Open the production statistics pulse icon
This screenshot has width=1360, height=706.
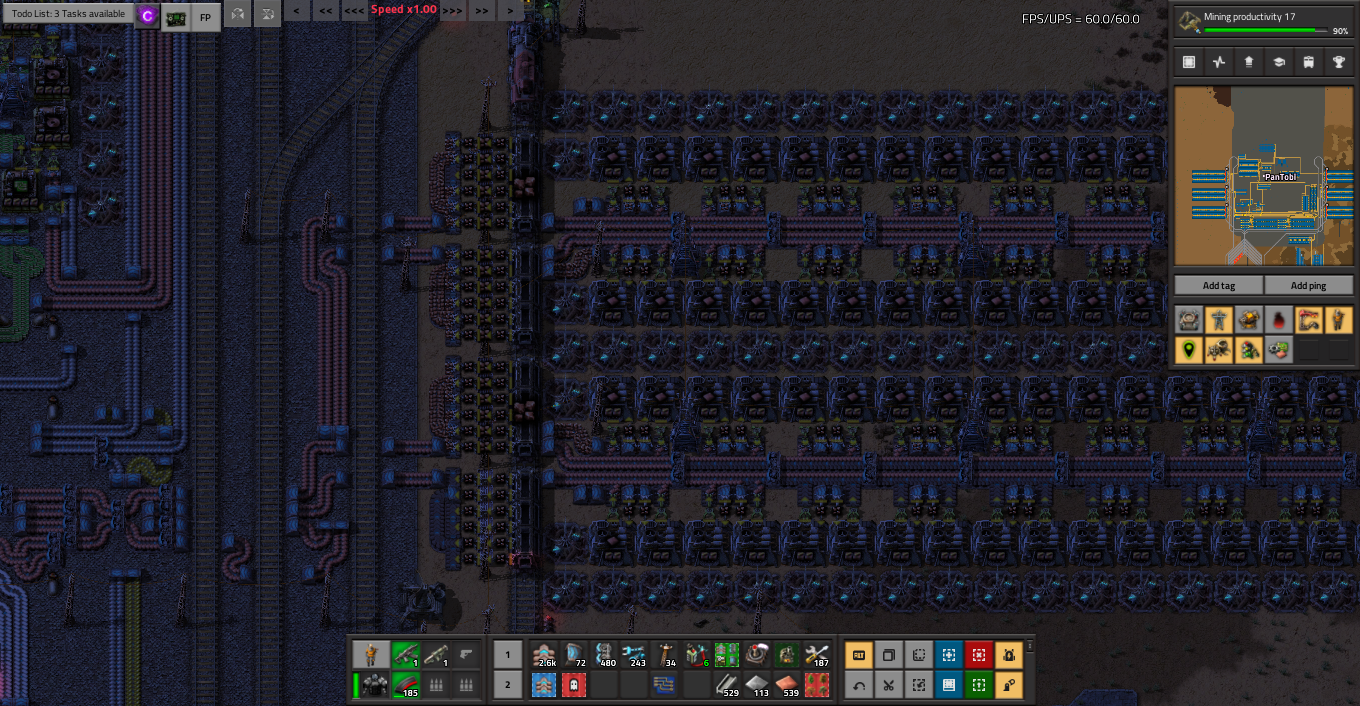pos(1218,62)
